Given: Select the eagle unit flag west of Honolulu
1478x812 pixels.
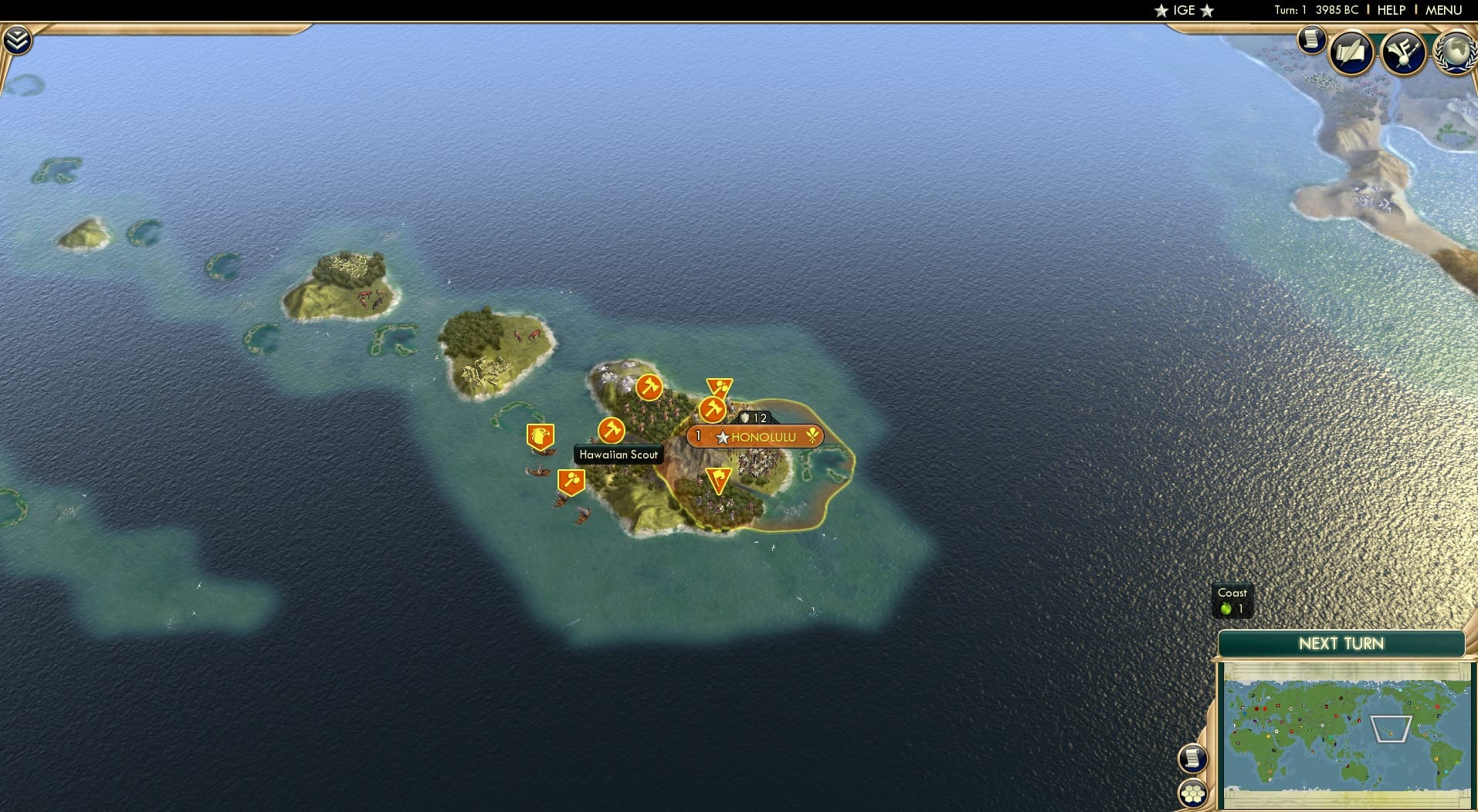Looking at the screenshot, I should (541, 436).
